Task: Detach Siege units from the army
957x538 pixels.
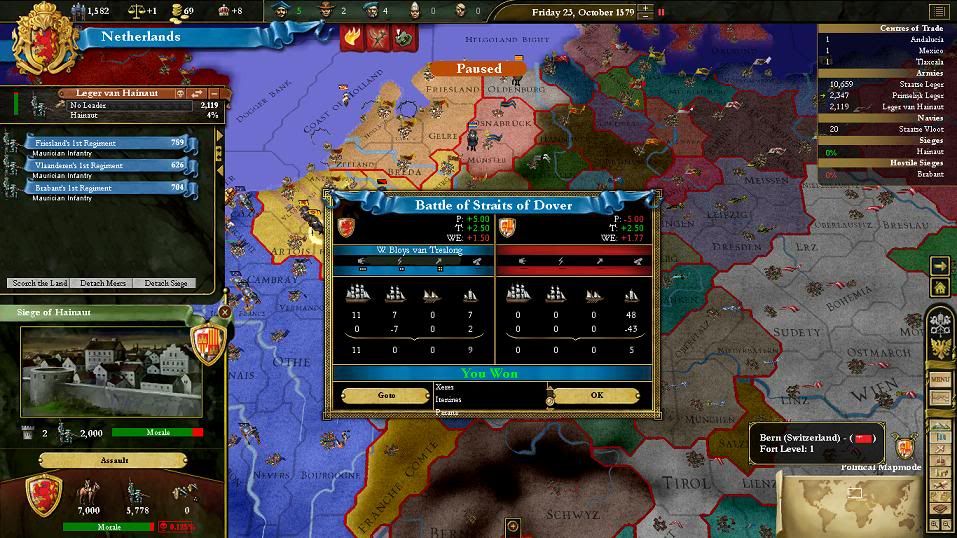Action: (164, 283)
